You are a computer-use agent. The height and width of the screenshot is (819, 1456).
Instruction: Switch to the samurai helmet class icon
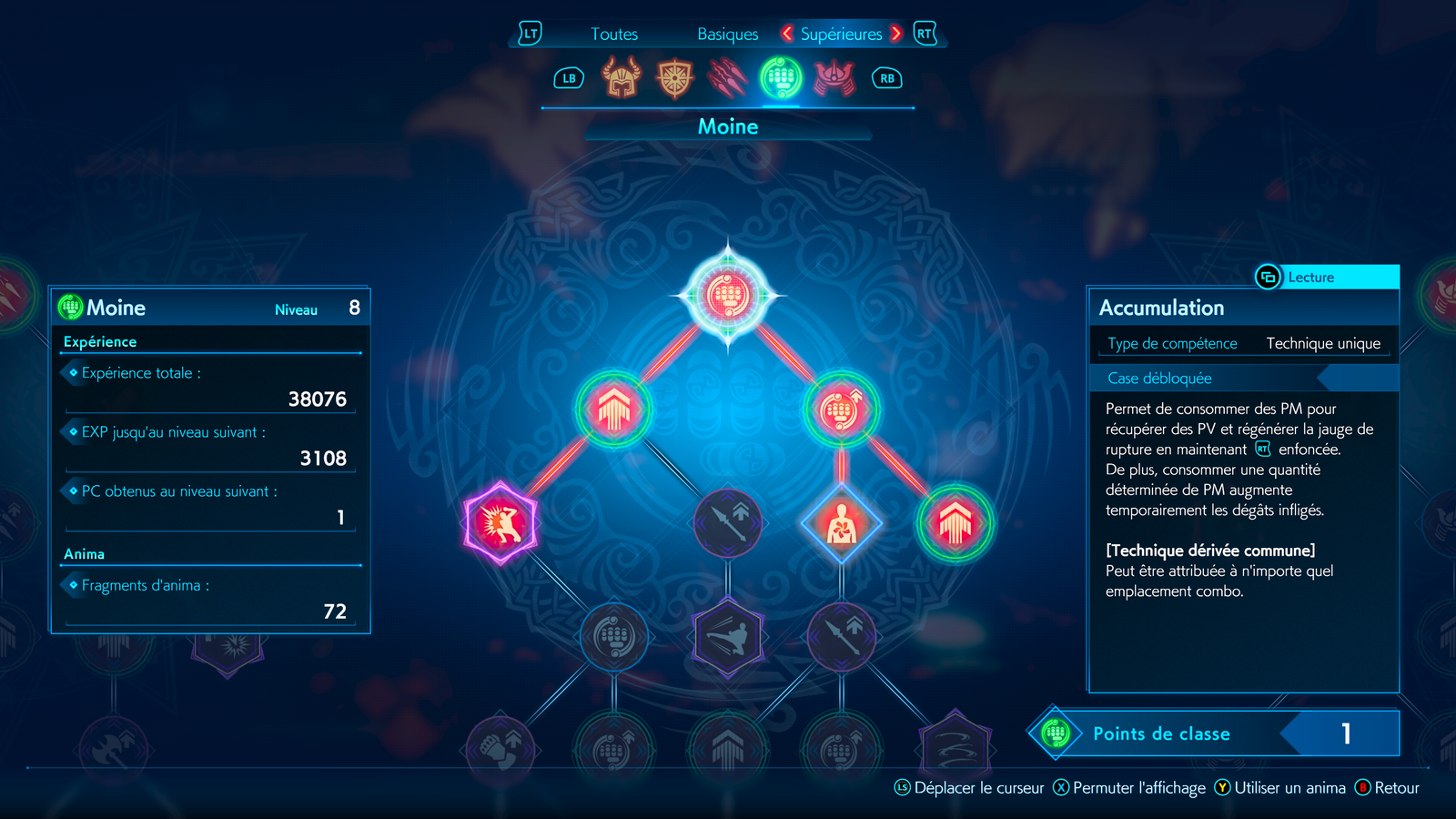pos(834,78)
